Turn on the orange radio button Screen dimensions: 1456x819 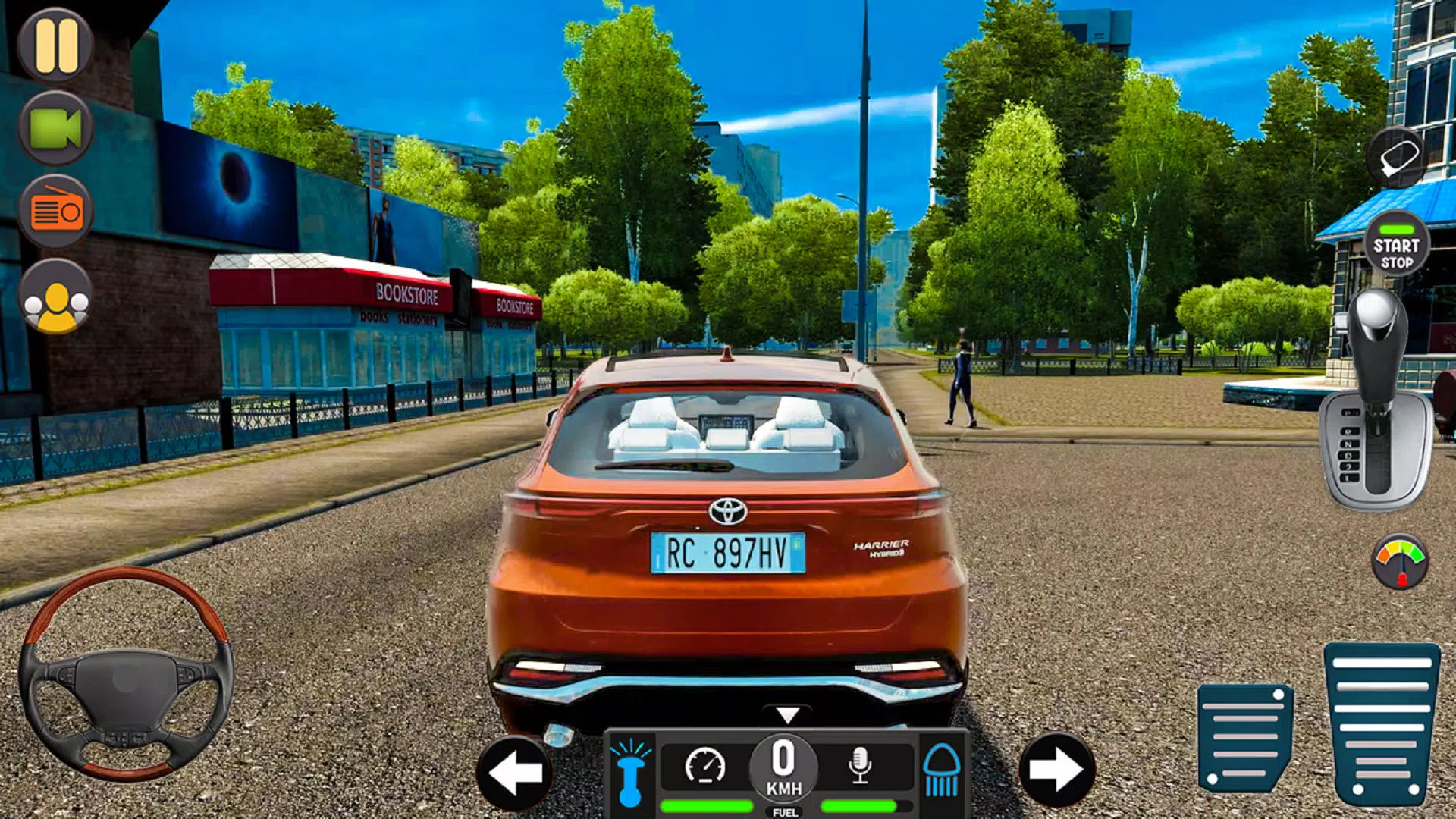55,212
